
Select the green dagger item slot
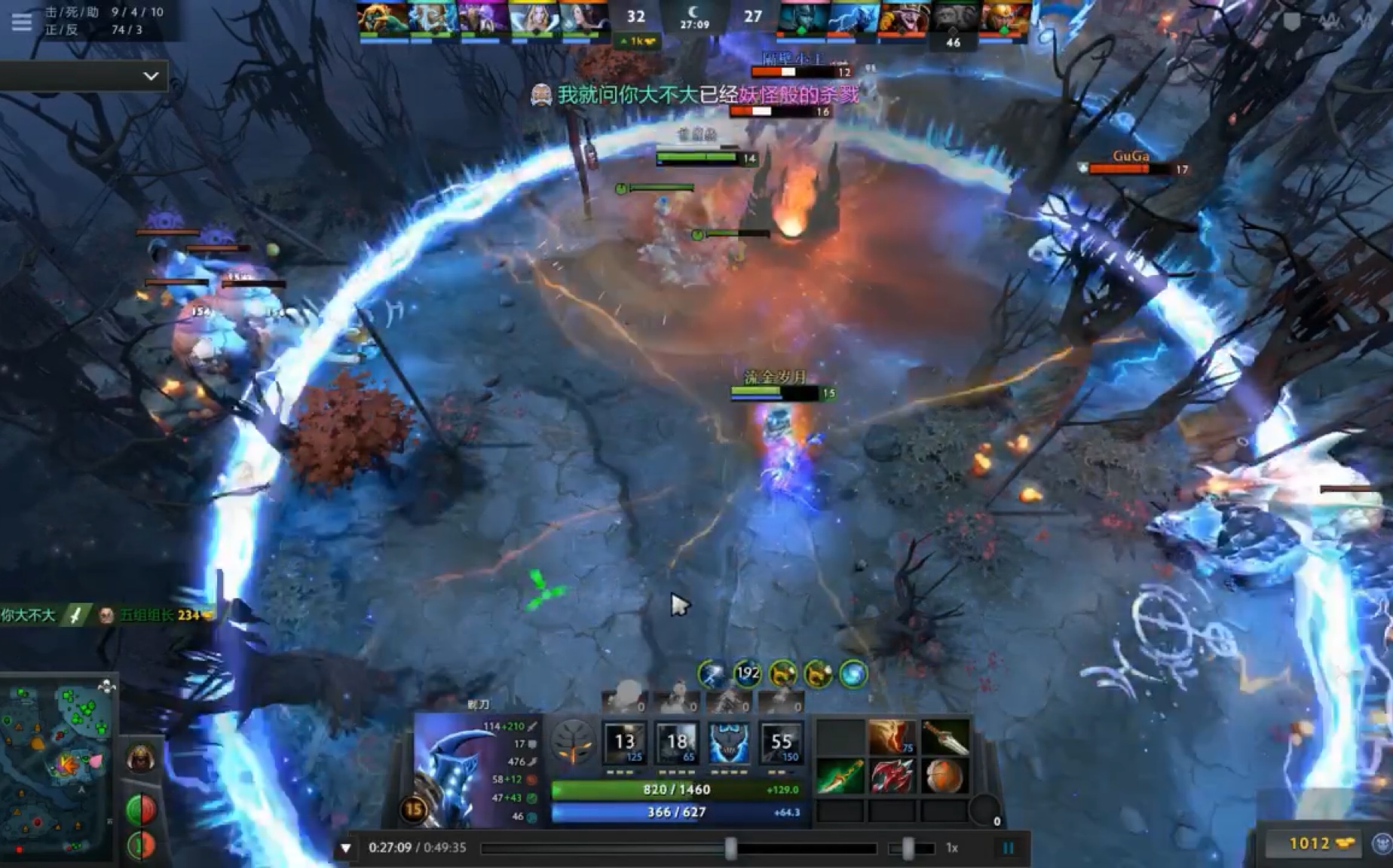pos(840,776)
